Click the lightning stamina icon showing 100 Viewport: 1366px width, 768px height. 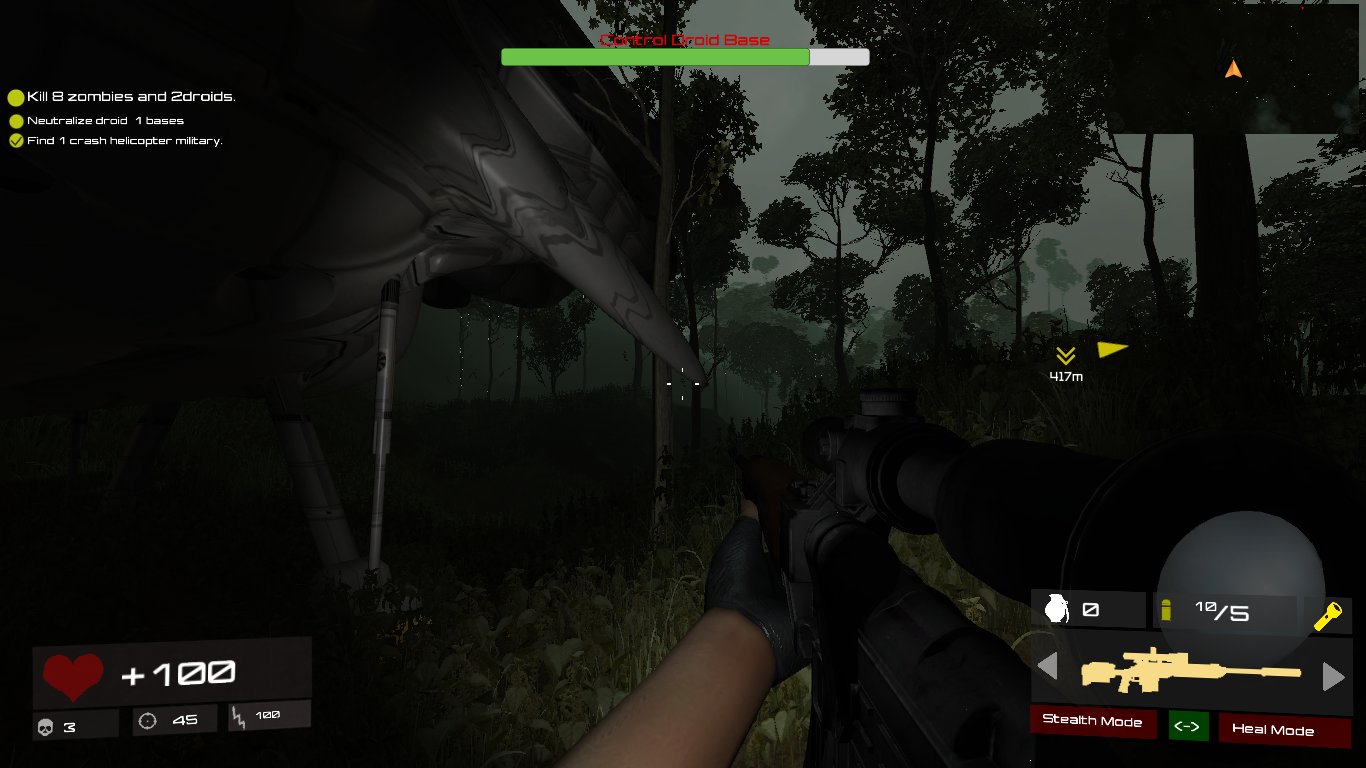(236, 717)
